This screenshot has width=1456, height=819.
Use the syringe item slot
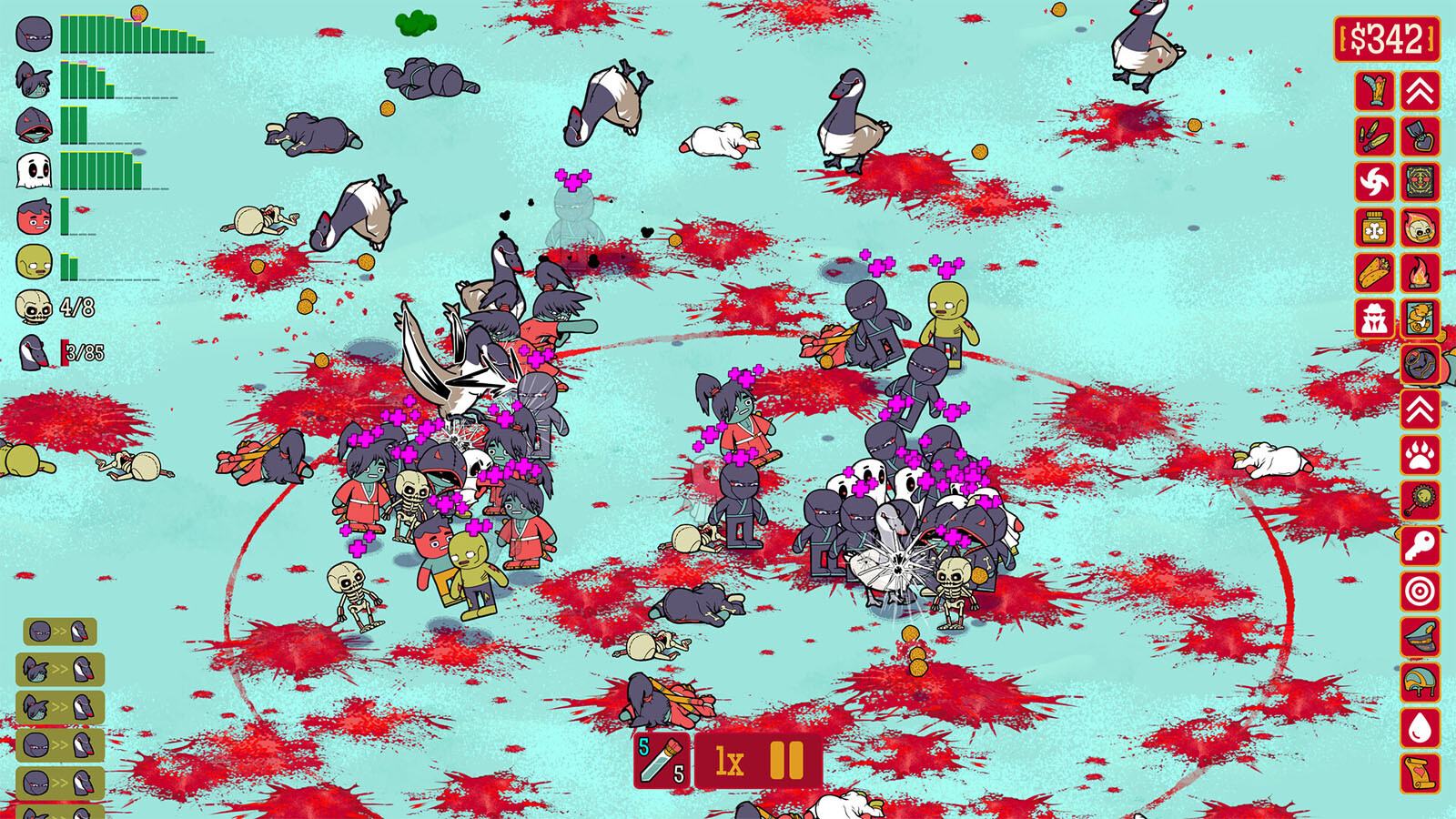(662, 761)
